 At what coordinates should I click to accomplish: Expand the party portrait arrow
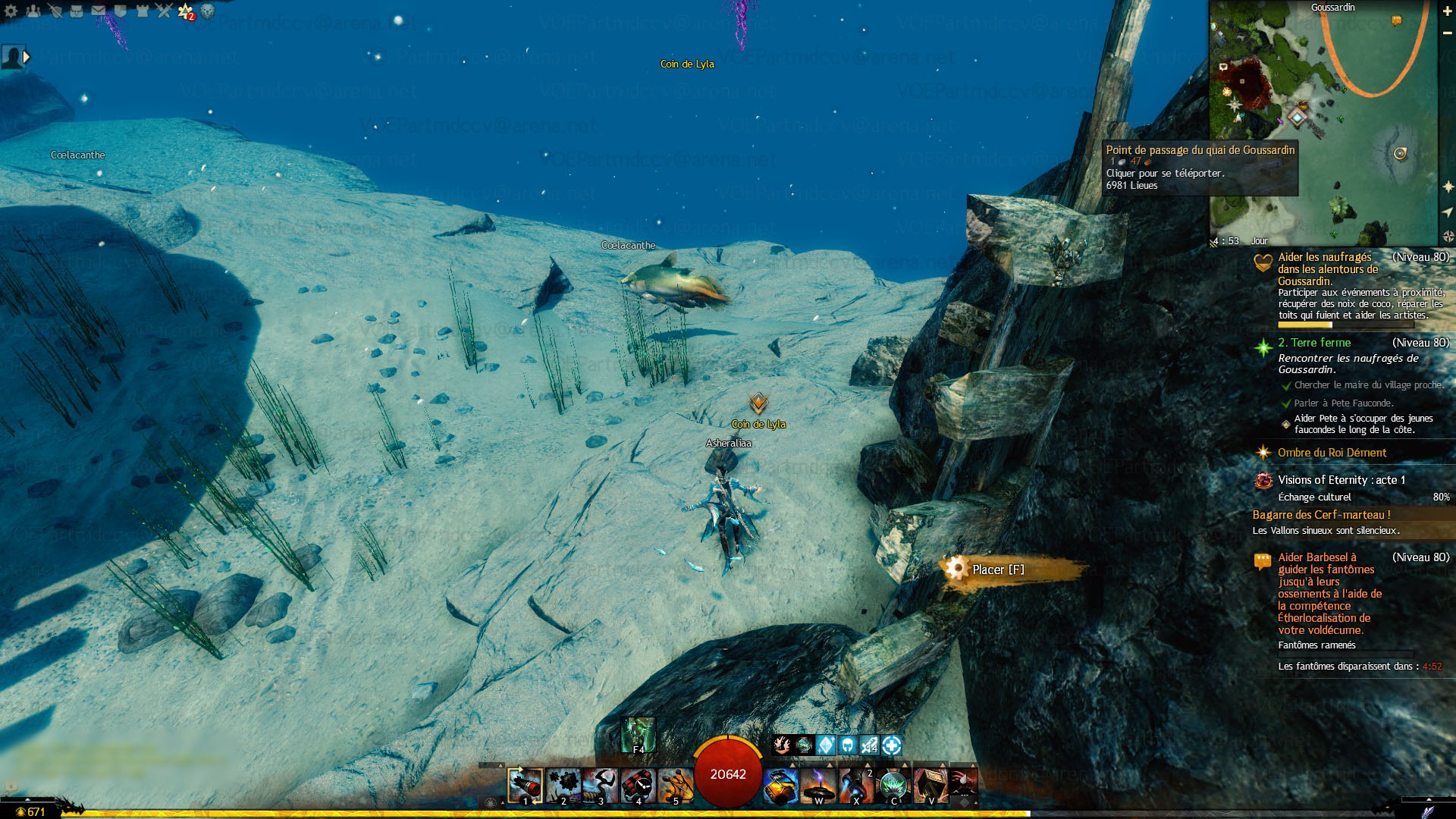click(27, 56)
